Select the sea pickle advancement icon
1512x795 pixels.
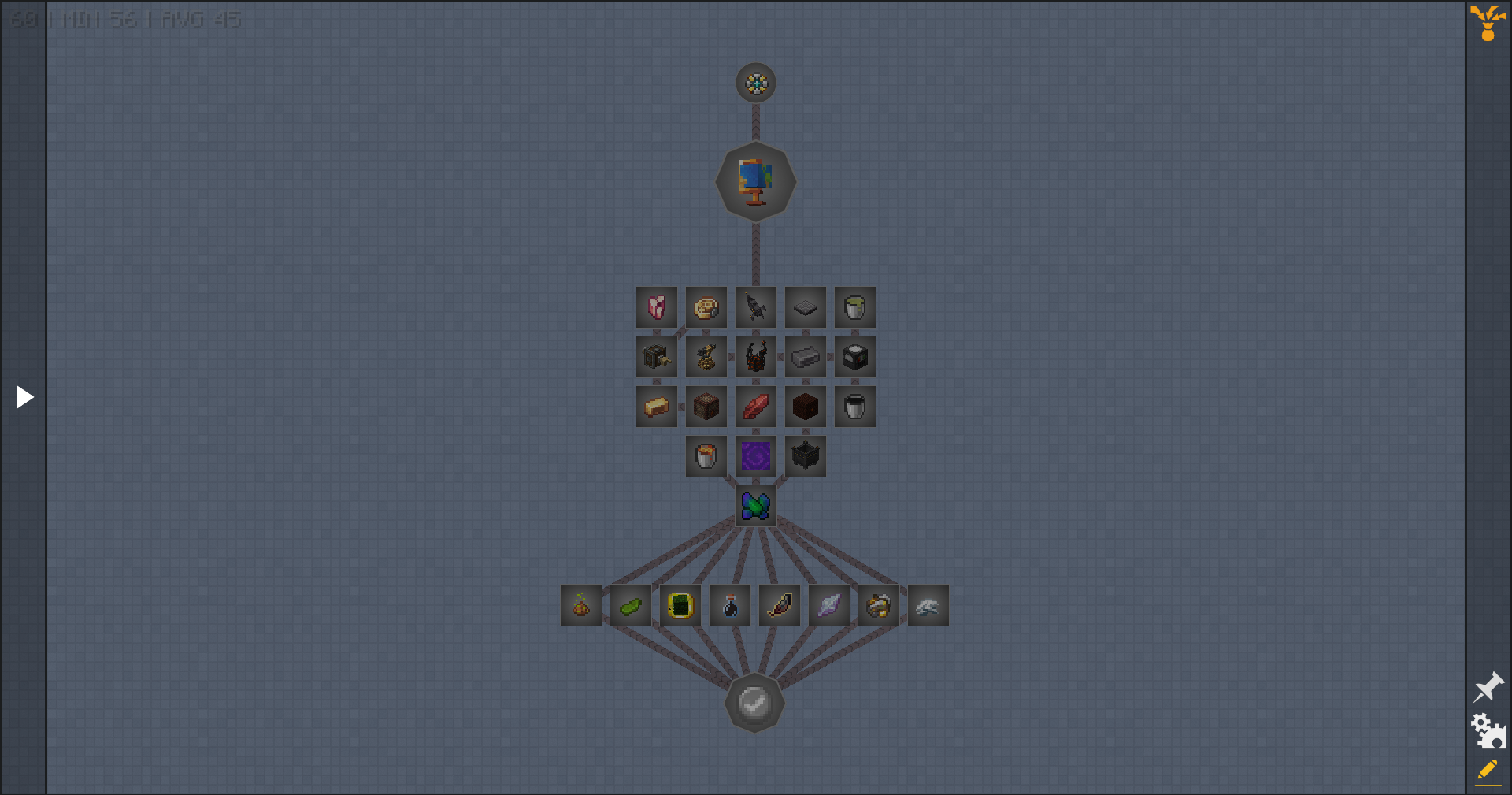pos(631,605)
